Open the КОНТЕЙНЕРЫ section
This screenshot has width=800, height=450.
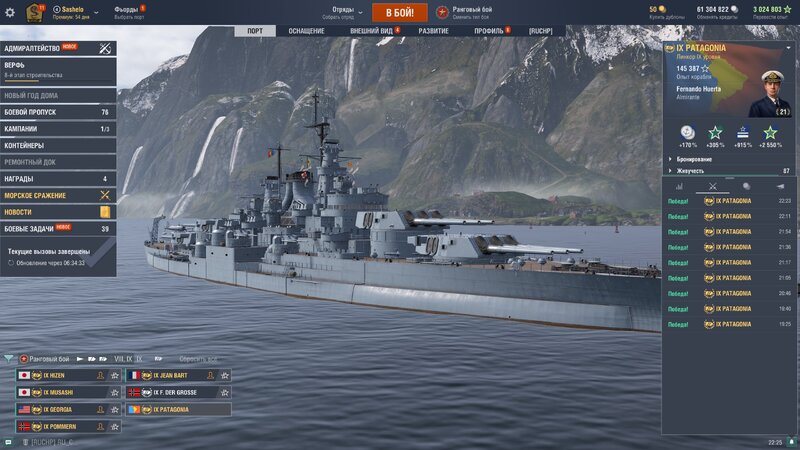coord(58,145)
